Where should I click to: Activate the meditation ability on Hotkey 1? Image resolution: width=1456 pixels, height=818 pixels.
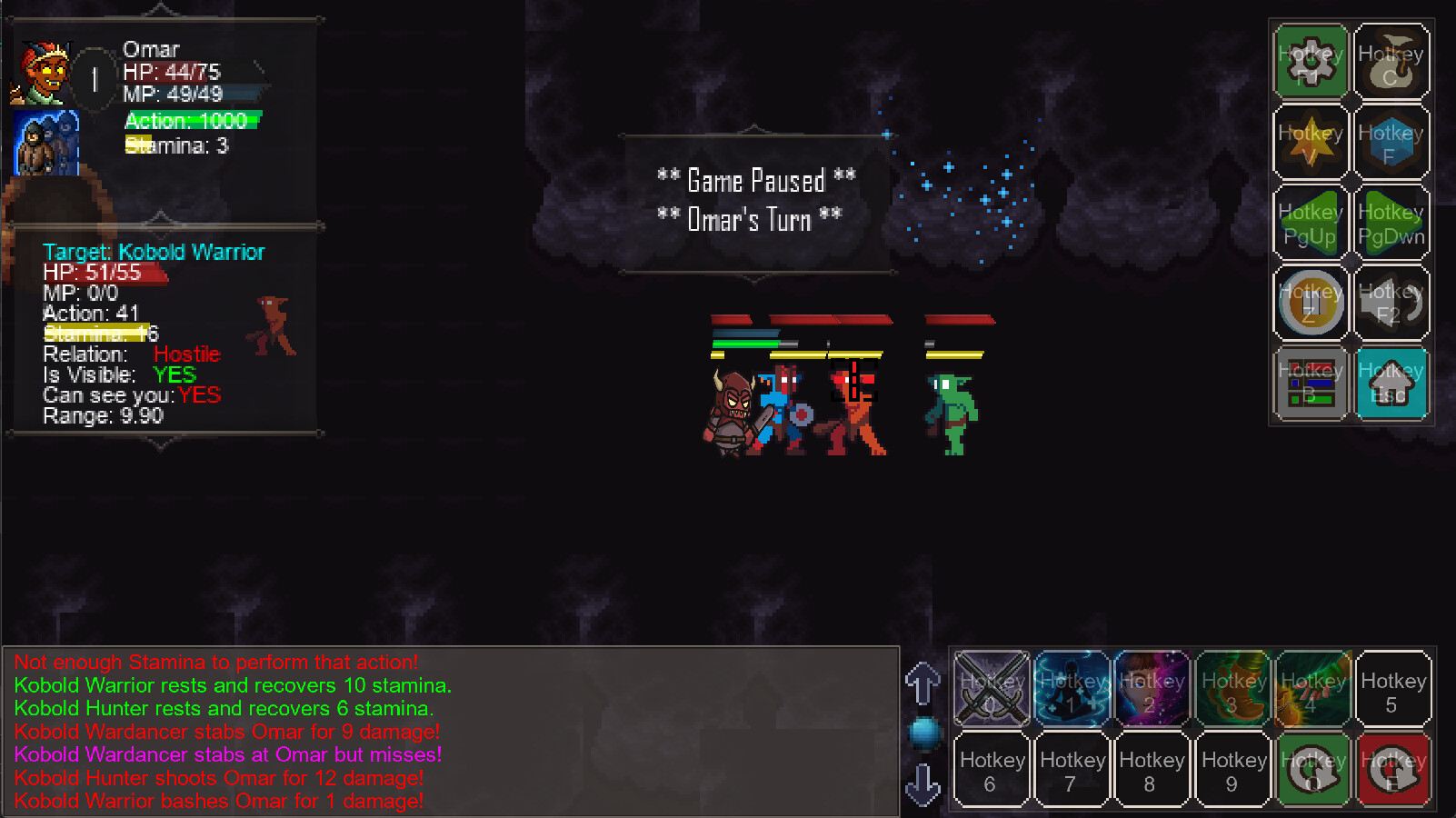[1072, 689]
